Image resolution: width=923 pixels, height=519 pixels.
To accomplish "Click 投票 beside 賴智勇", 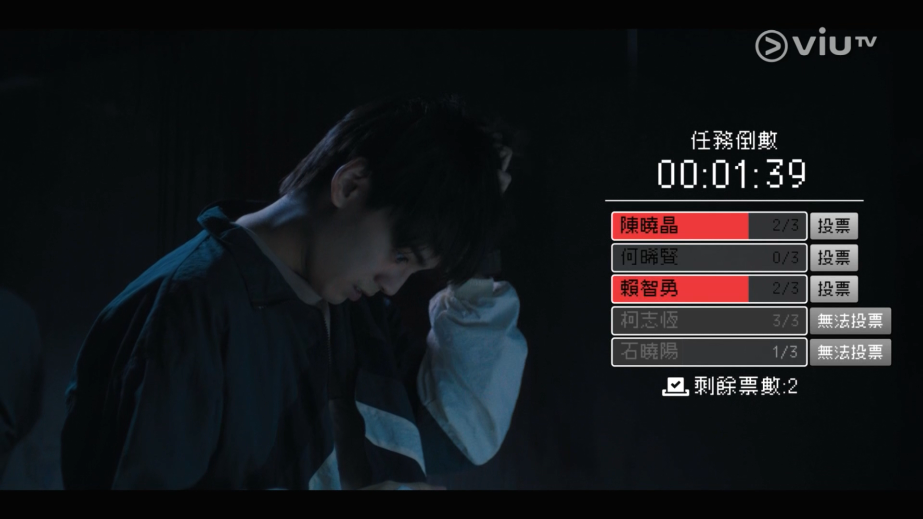I will pos(833,289).
